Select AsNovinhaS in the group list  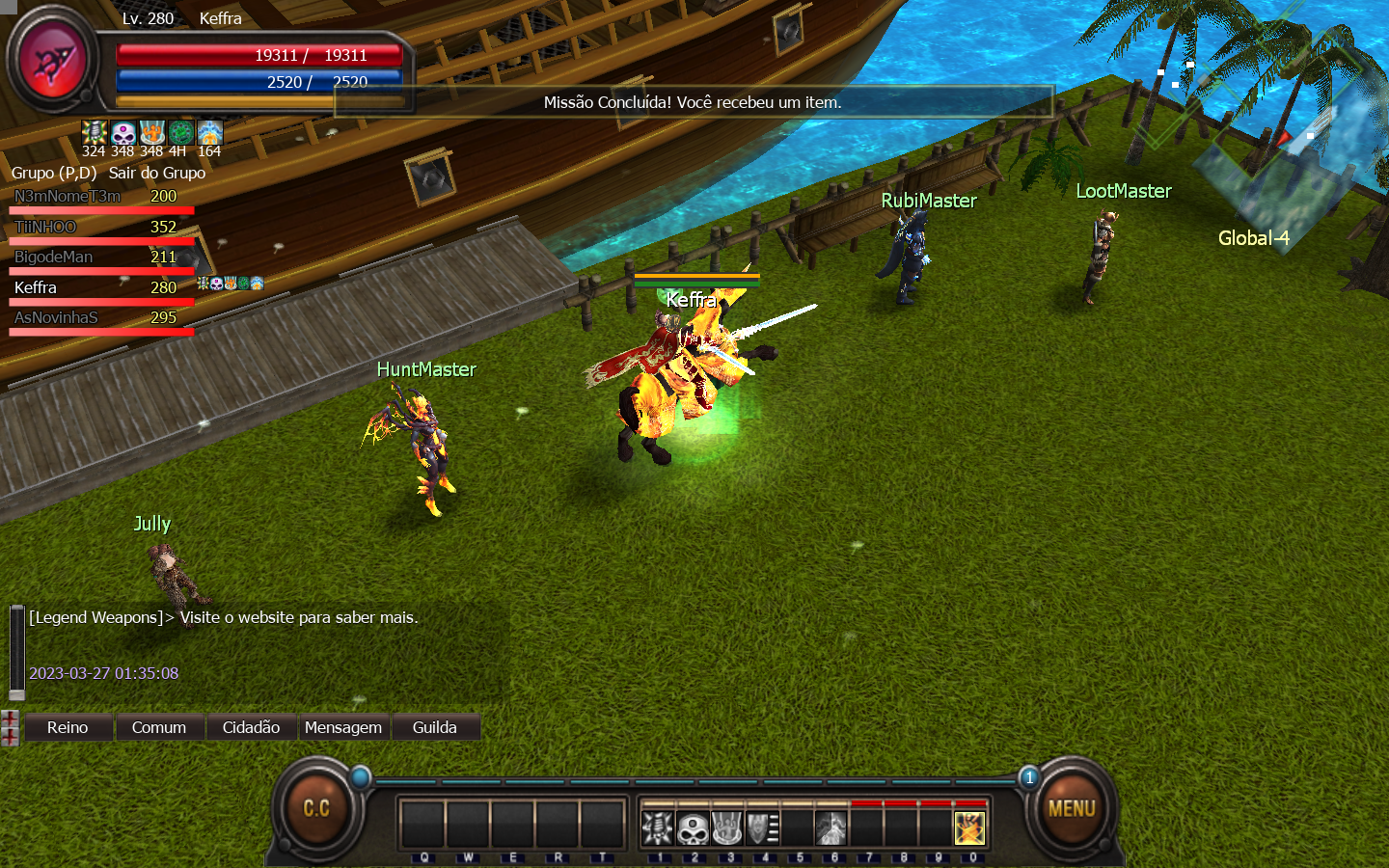(x=56, y=317)
